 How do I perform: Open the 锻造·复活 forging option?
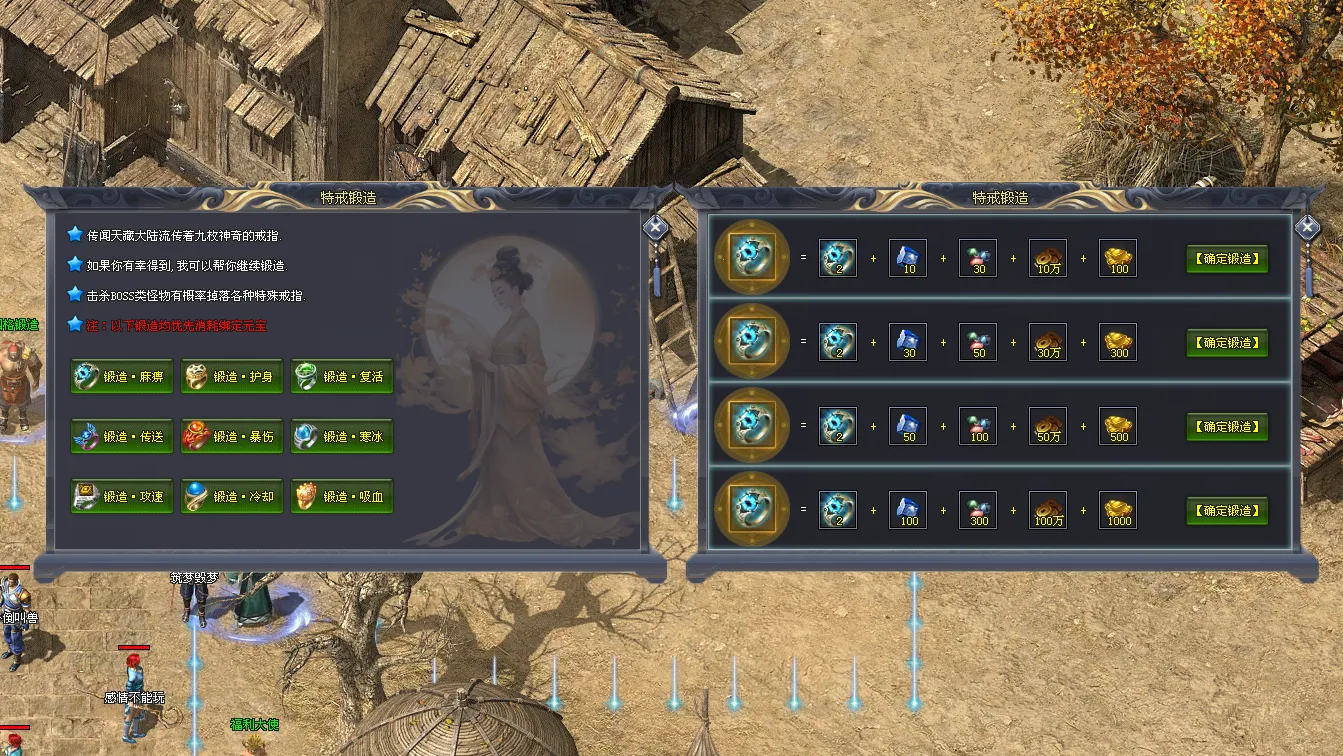(342, 377)
